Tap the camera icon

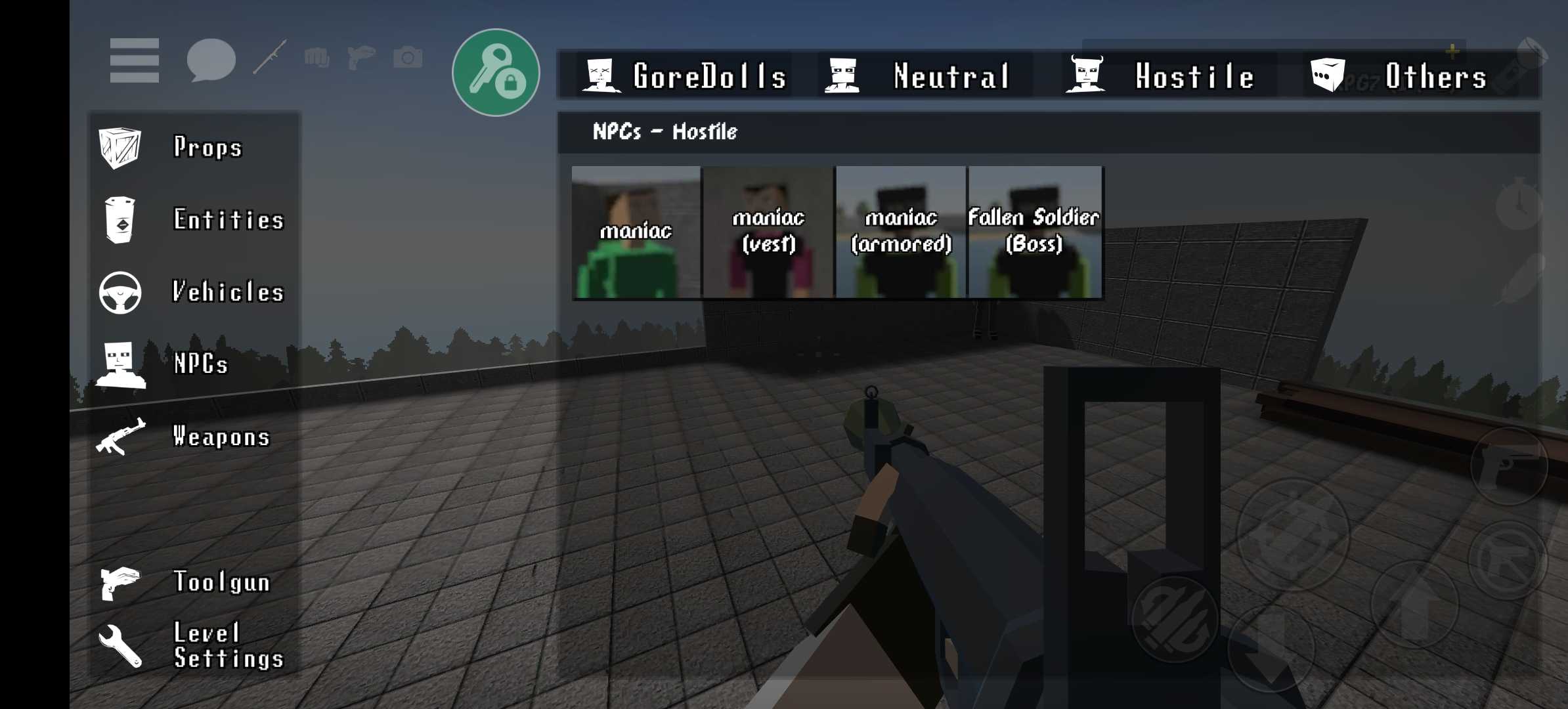(x=408, y=58)
